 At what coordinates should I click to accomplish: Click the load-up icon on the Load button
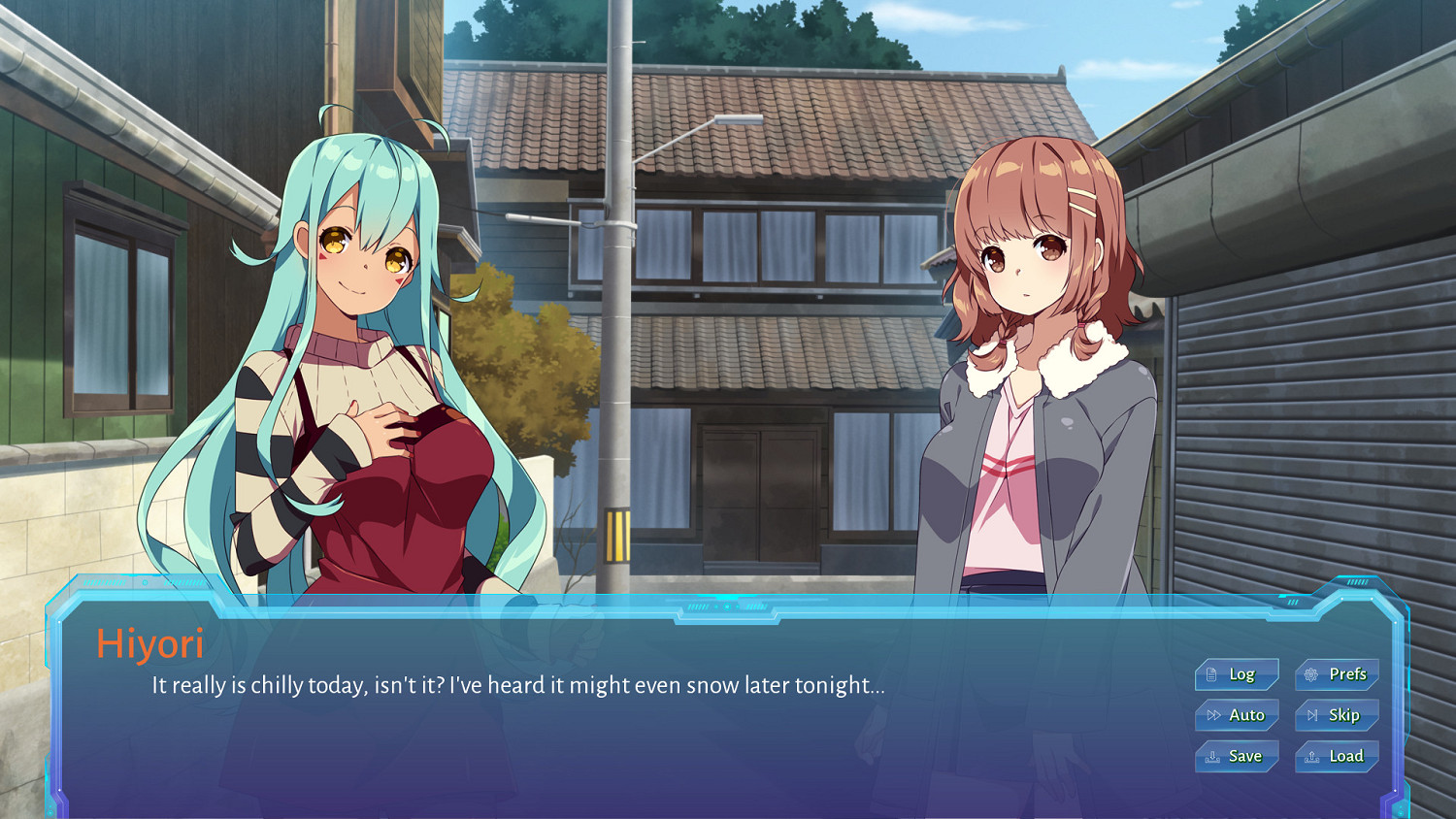pos(1311,757)
